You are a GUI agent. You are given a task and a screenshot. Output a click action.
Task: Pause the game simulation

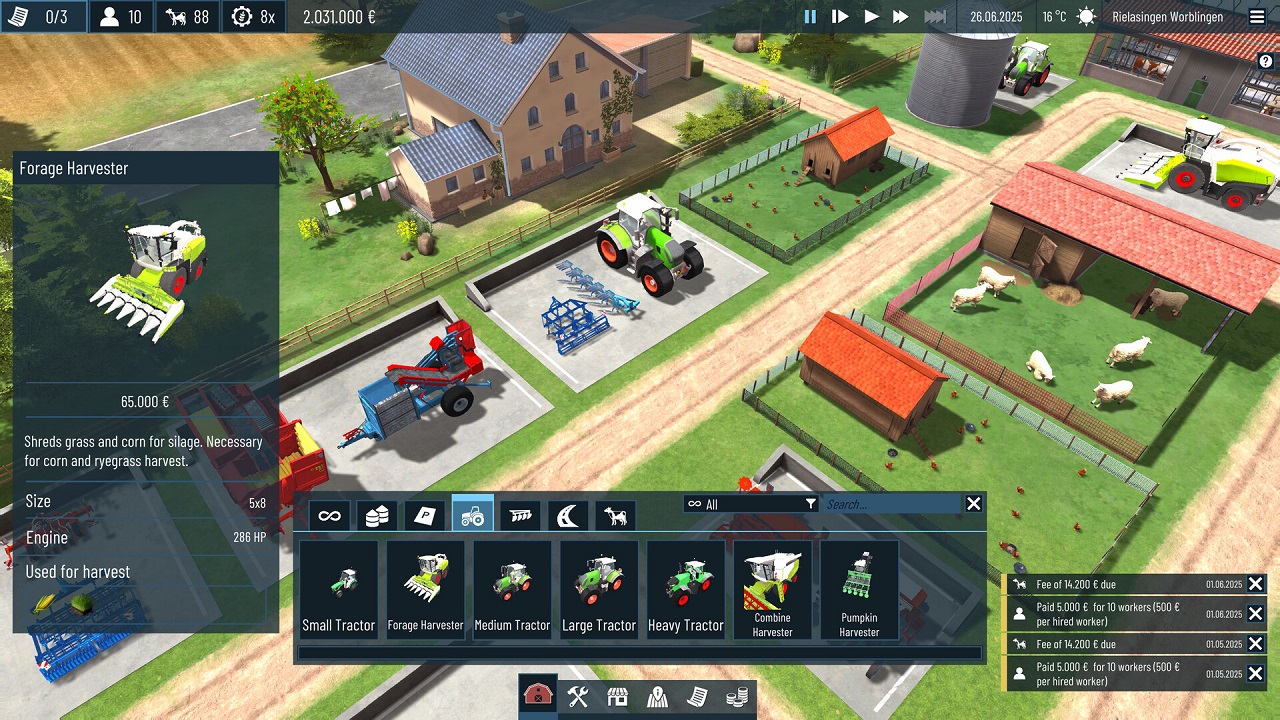click(811, 16)
